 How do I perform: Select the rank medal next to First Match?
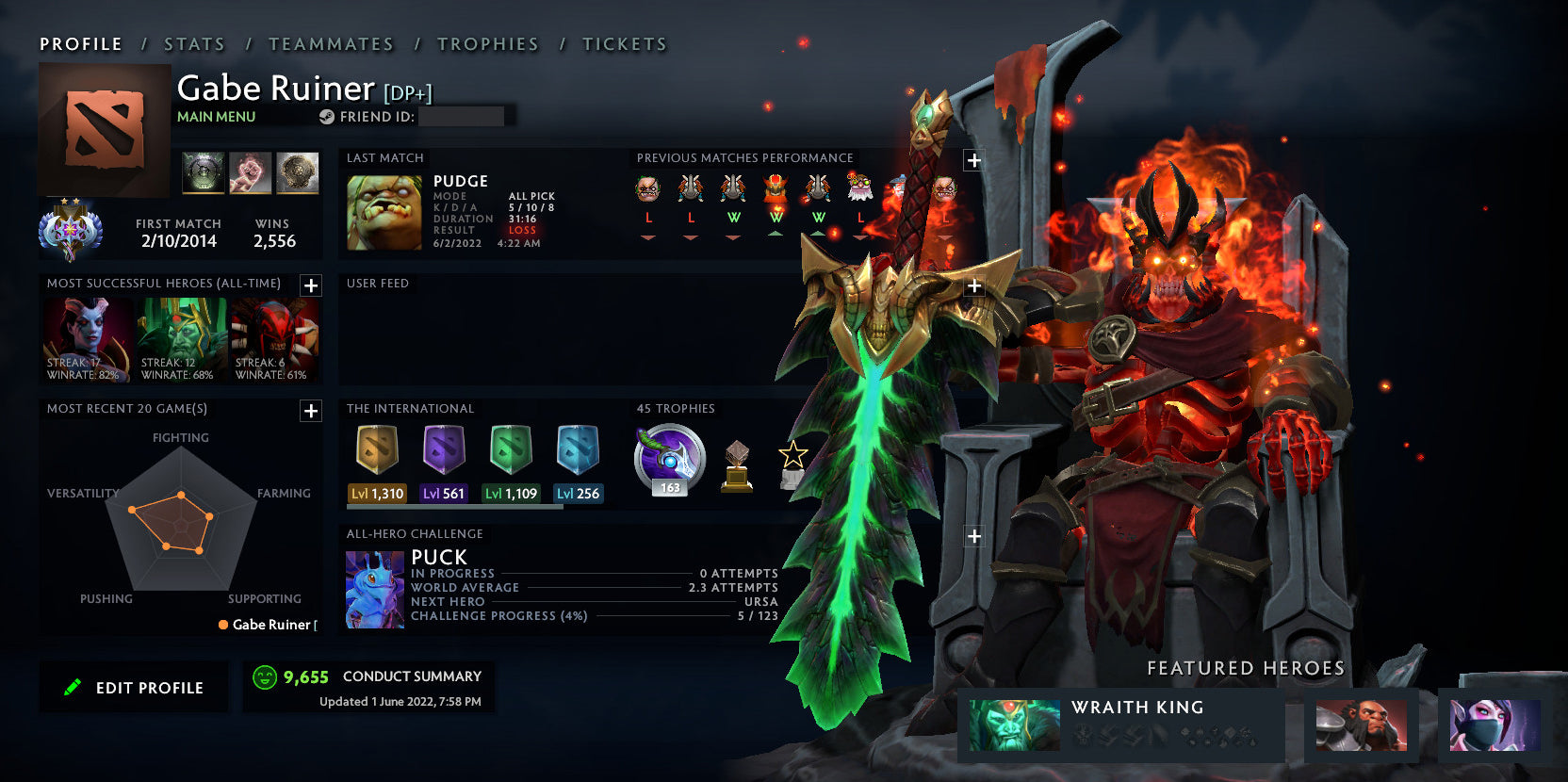[72, 232]
